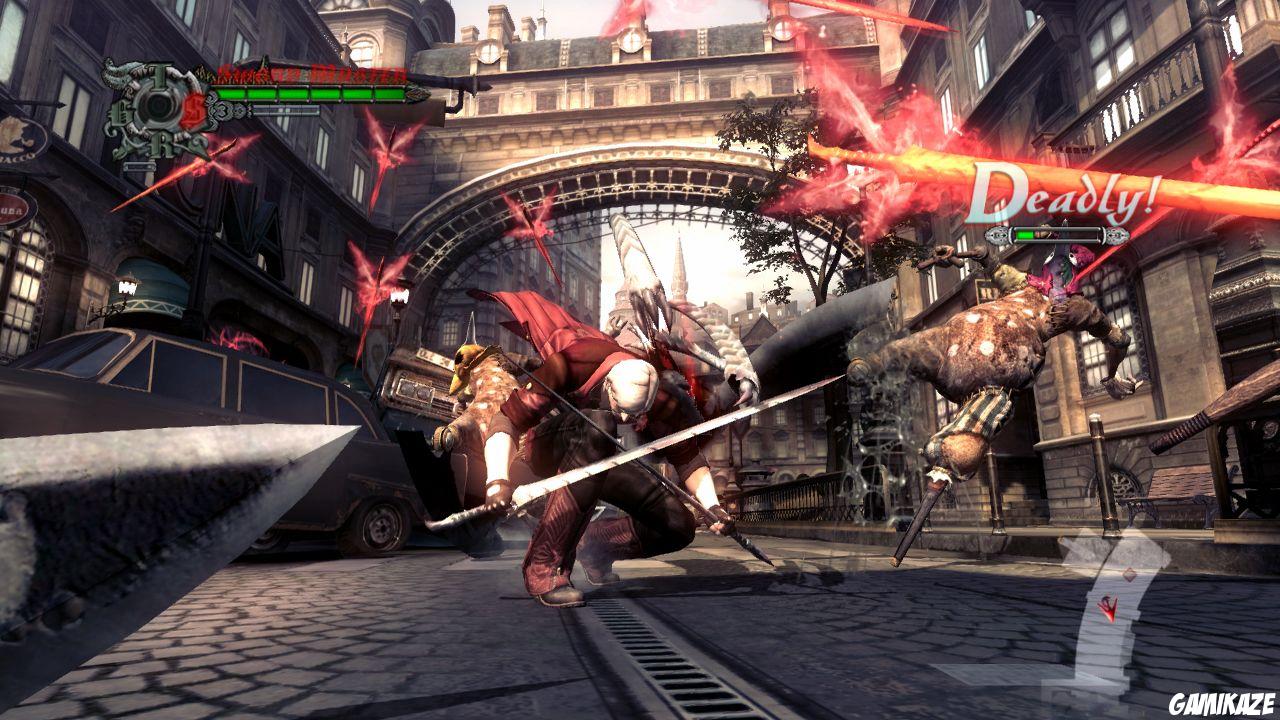
Task: Click the right medallion on the Deadly style meter
Action: (x=1115, y=235)
